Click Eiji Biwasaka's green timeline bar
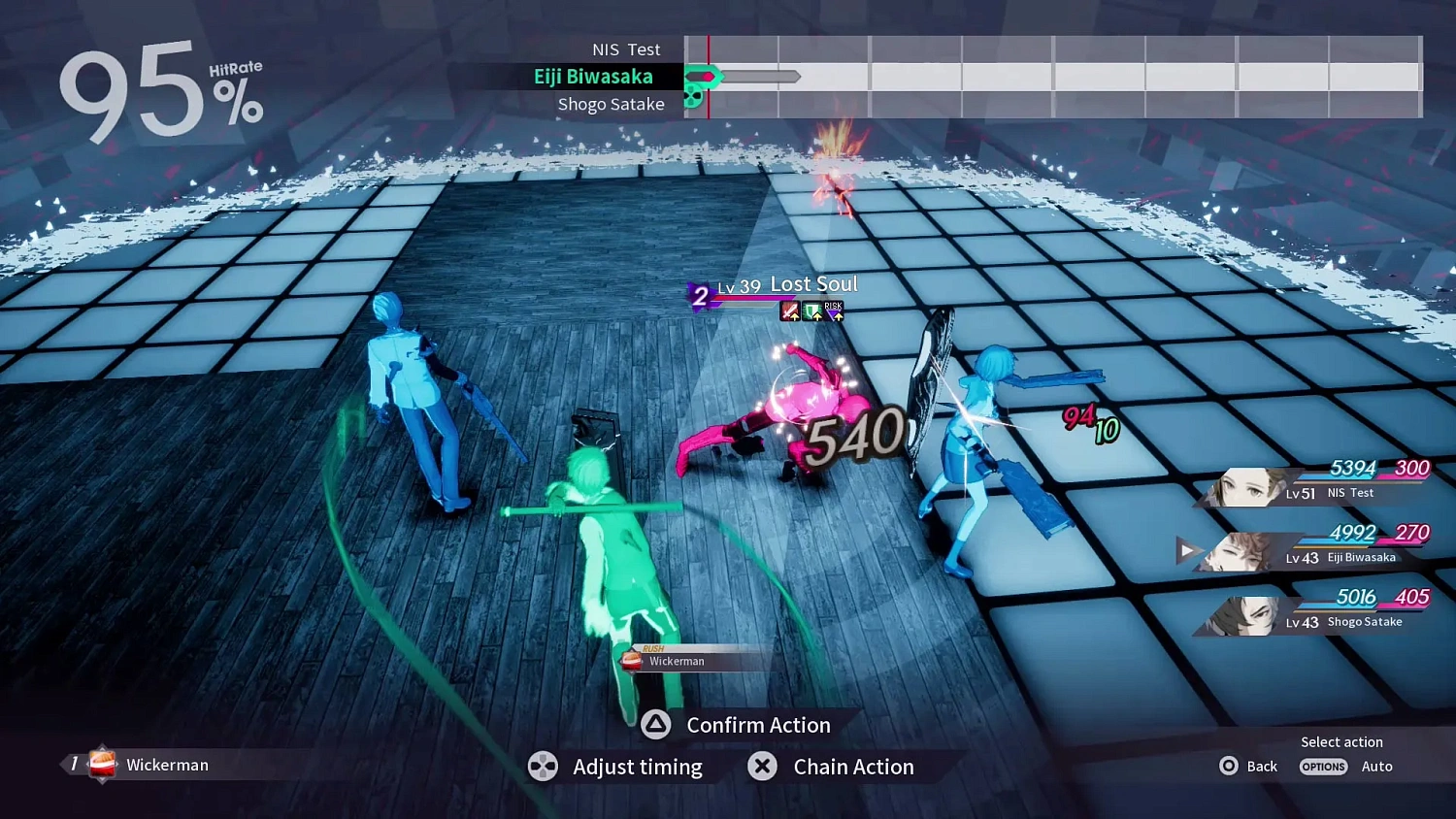This screenshot has height=819, width=1456. click(705, 76)
